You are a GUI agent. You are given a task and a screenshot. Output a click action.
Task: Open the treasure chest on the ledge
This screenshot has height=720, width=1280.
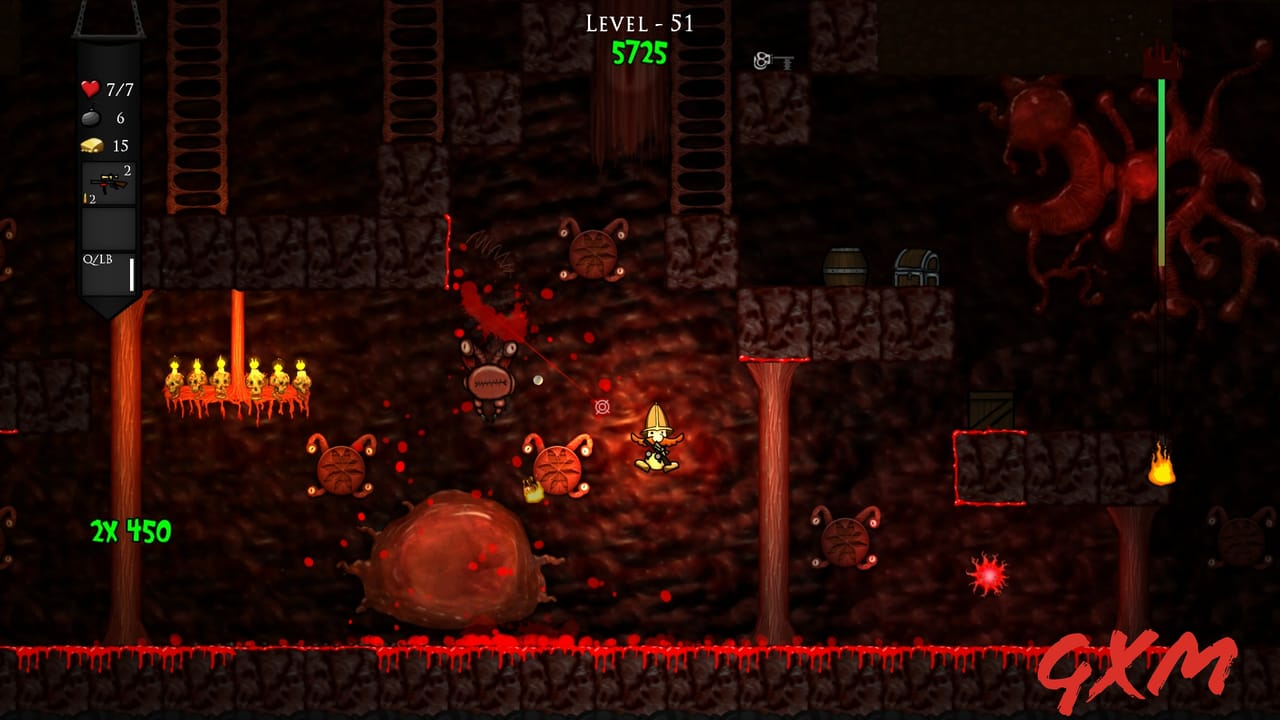920,266
